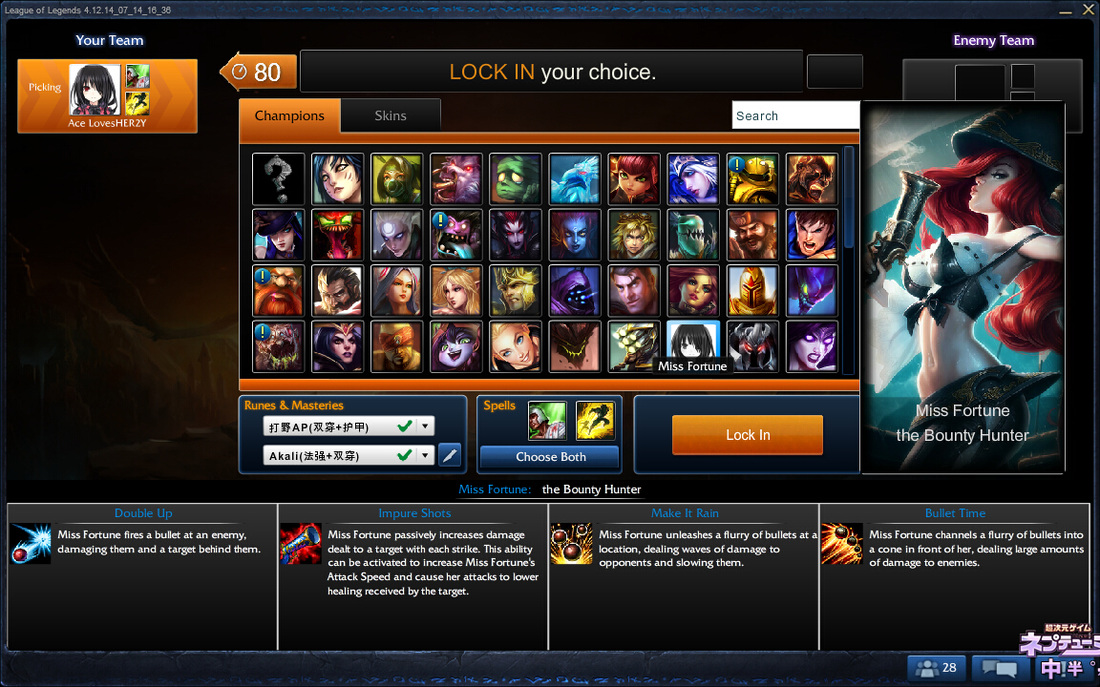Edit masteries with the pencil button
1100x687 pixels.
point(450,456)
